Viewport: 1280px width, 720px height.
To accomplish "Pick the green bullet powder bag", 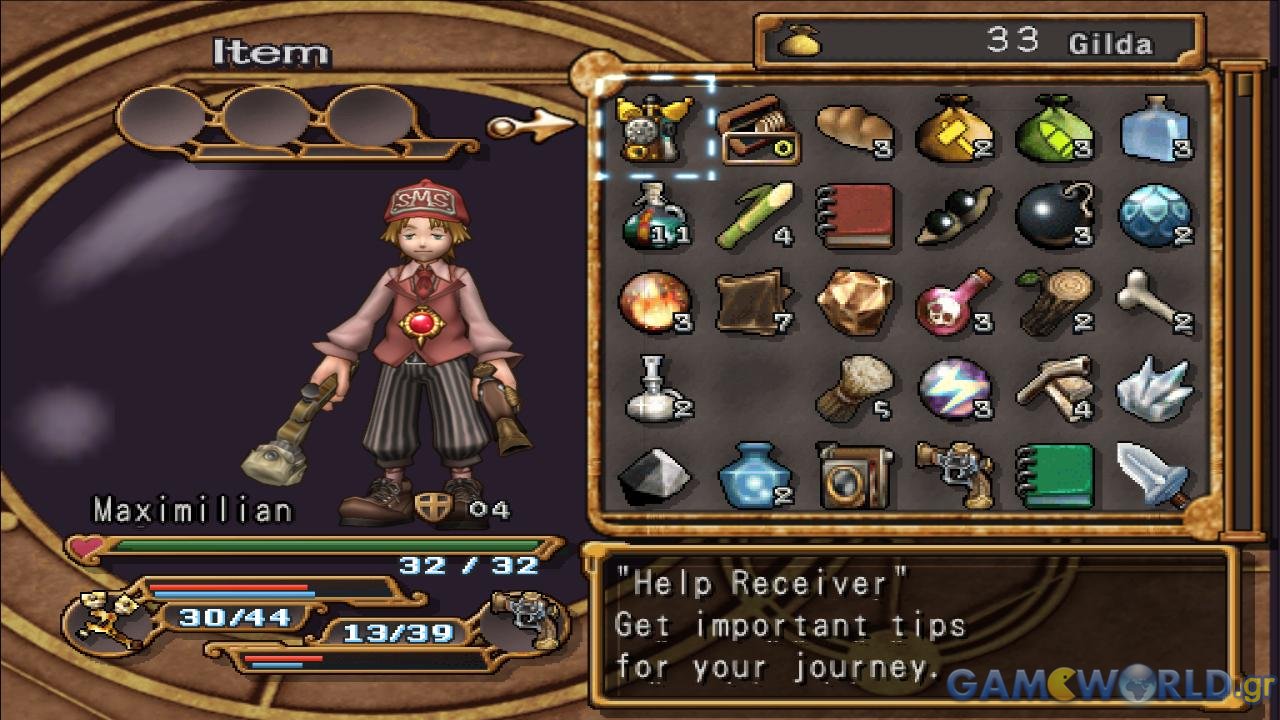I will click(x=1054, y=128).
